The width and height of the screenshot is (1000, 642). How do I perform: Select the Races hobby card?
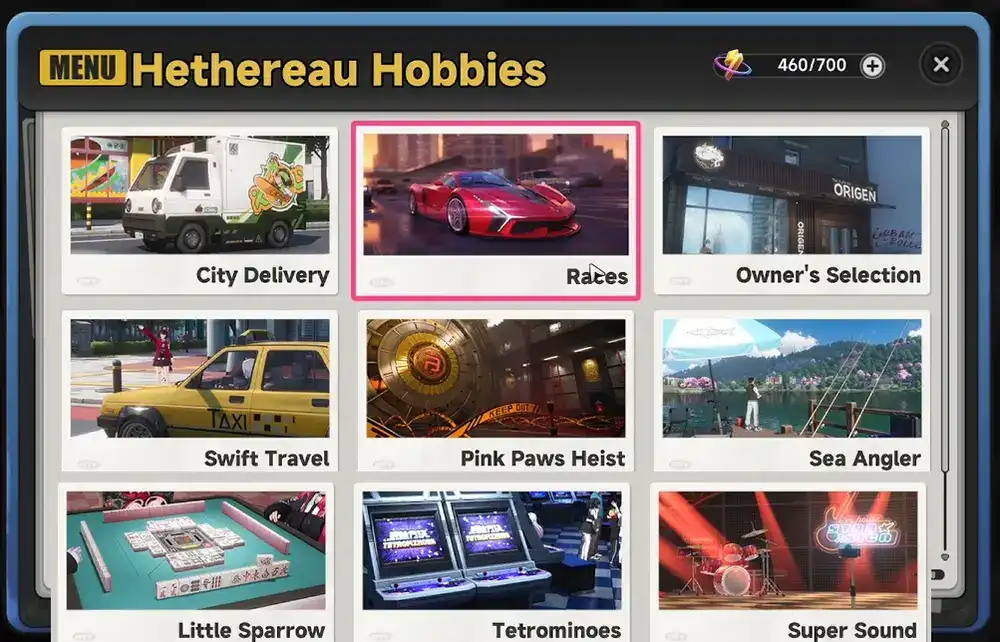tap(496, 210)
